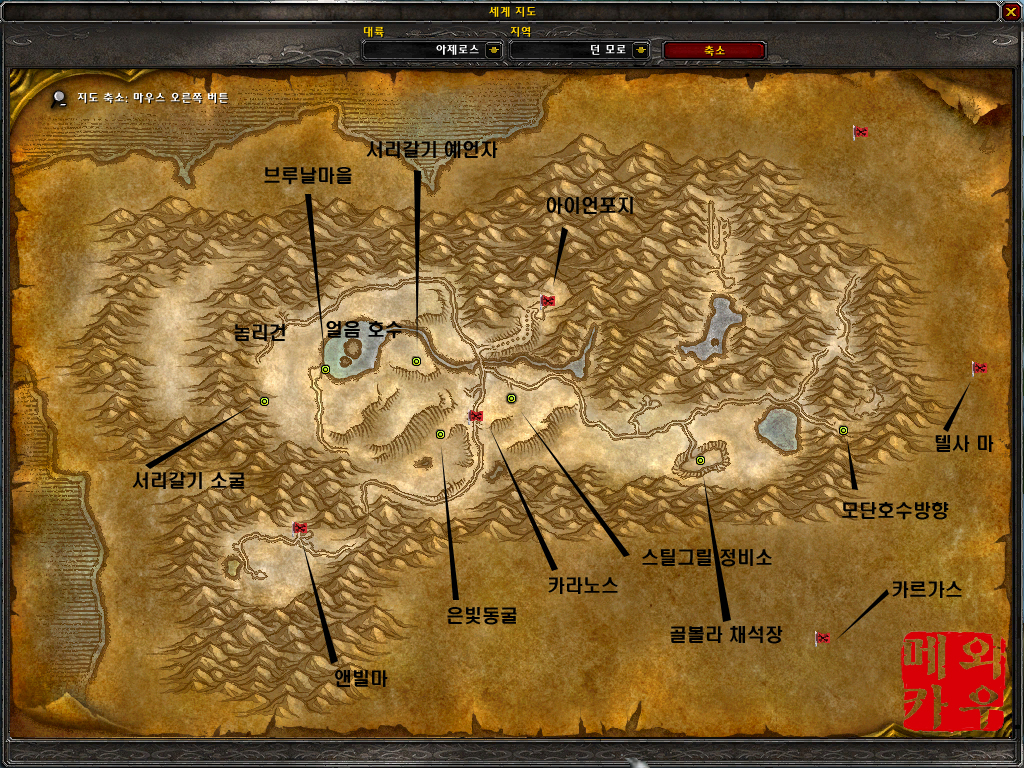Choose the 텔사 마 red flag marker
This screenshot has width=1024, height=768.
pyautogui.click(x=980, y=369)
